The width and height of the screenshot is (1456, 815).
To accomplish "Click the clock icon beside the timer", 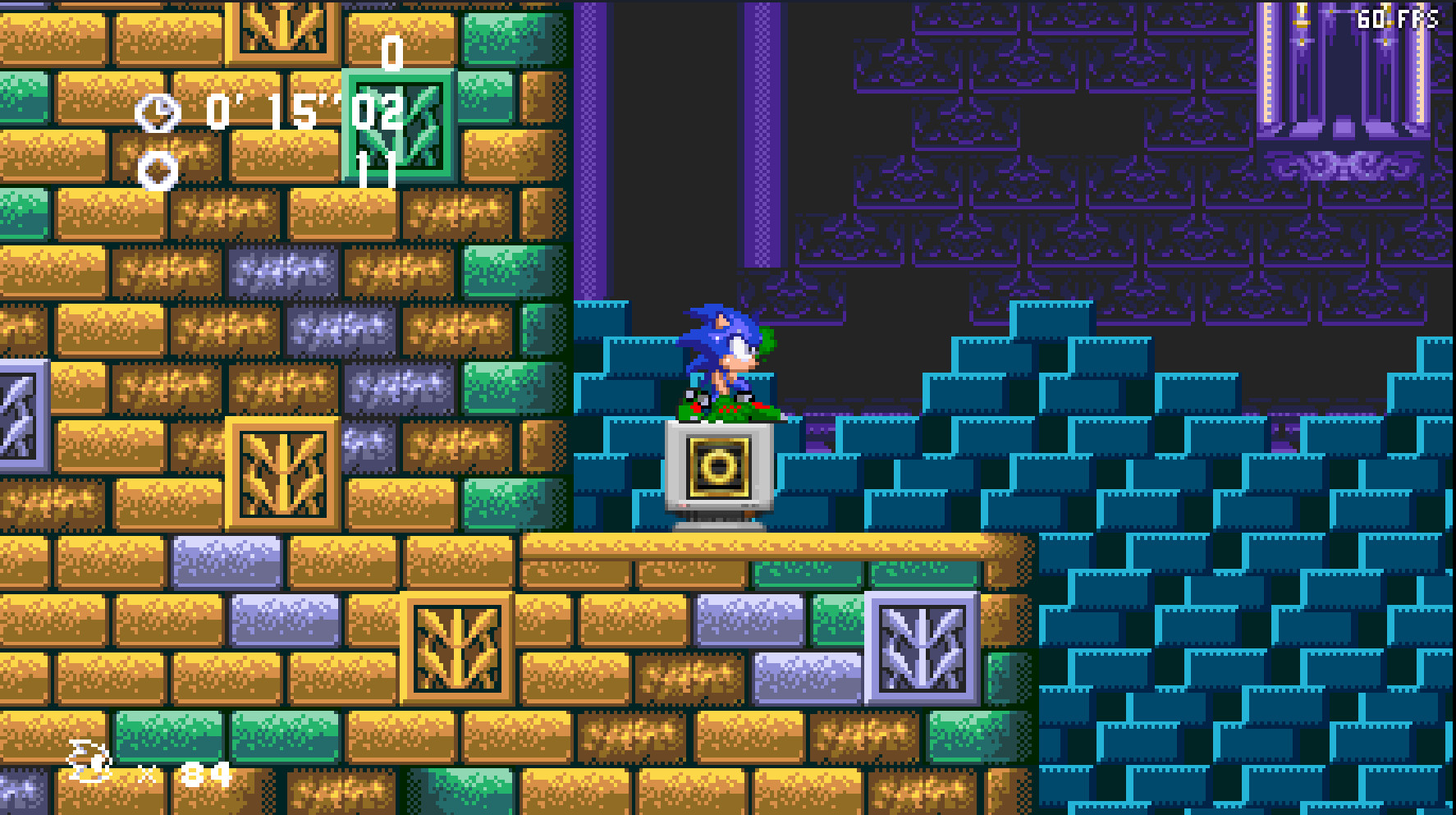I will [158, 111].
